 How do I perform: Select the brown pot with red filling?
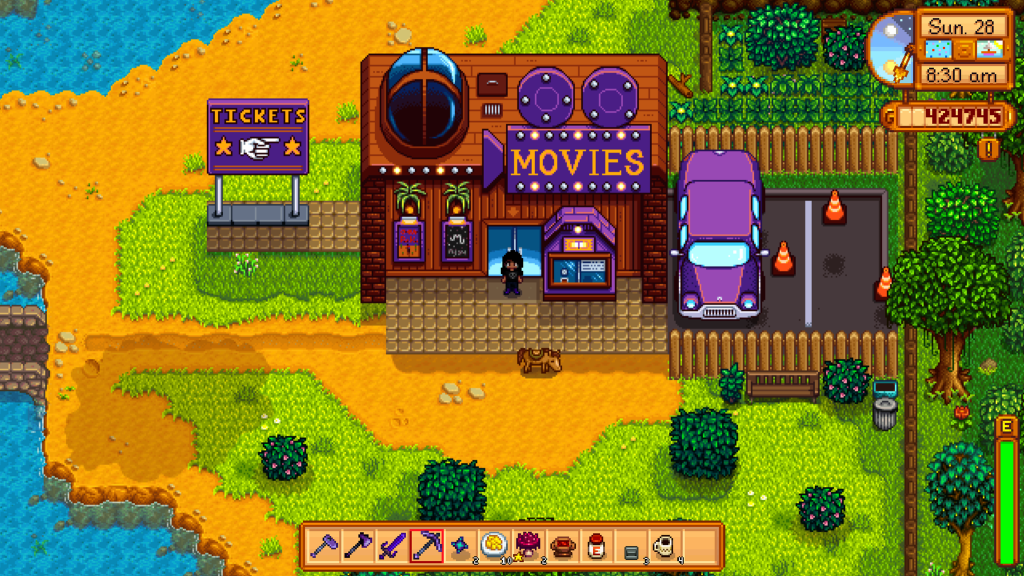[x=562, y=546]
